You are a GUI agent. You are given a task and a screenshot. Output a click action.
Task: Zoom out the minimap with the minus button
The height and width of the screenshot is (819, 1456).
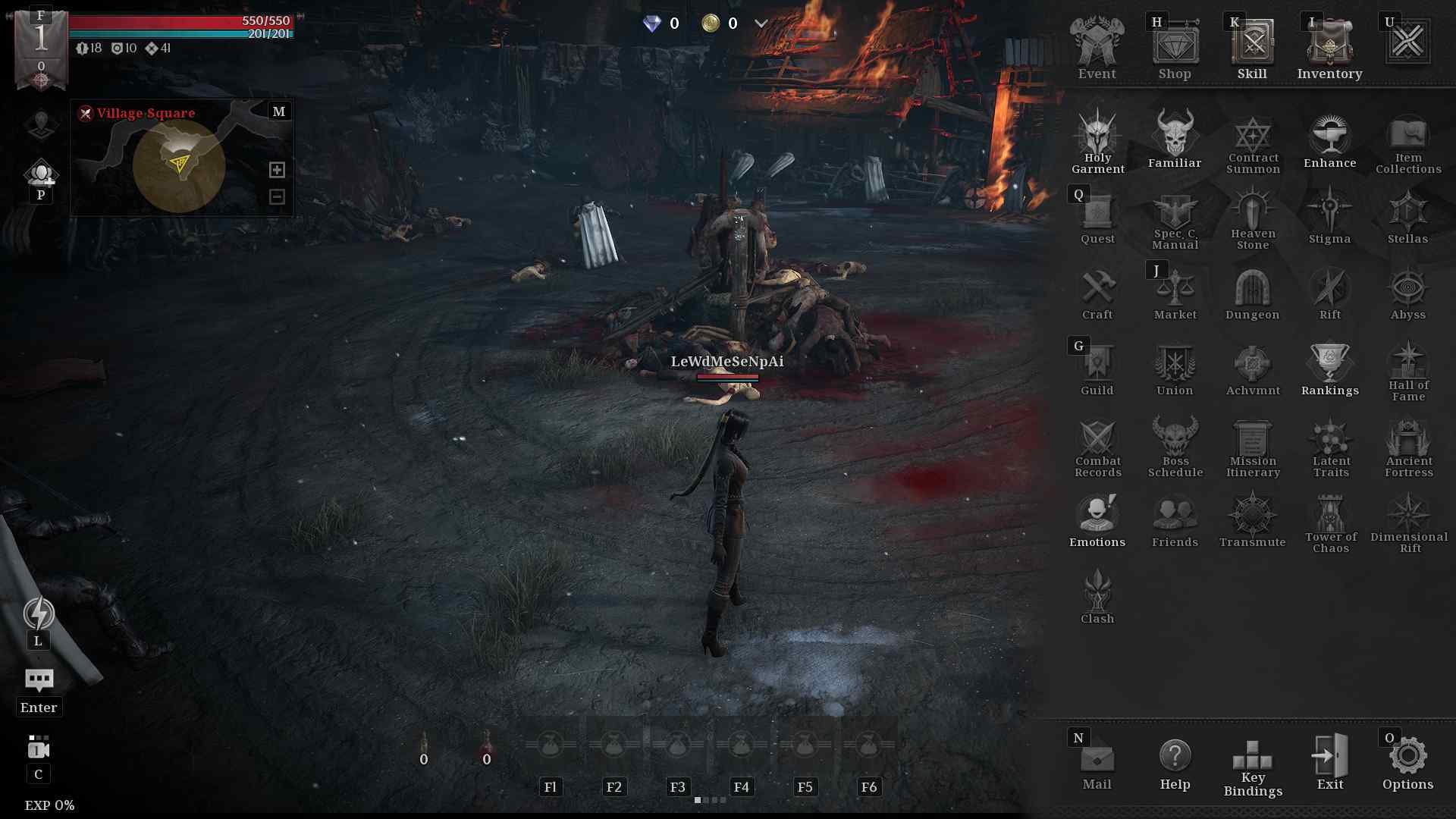(277, 196)
